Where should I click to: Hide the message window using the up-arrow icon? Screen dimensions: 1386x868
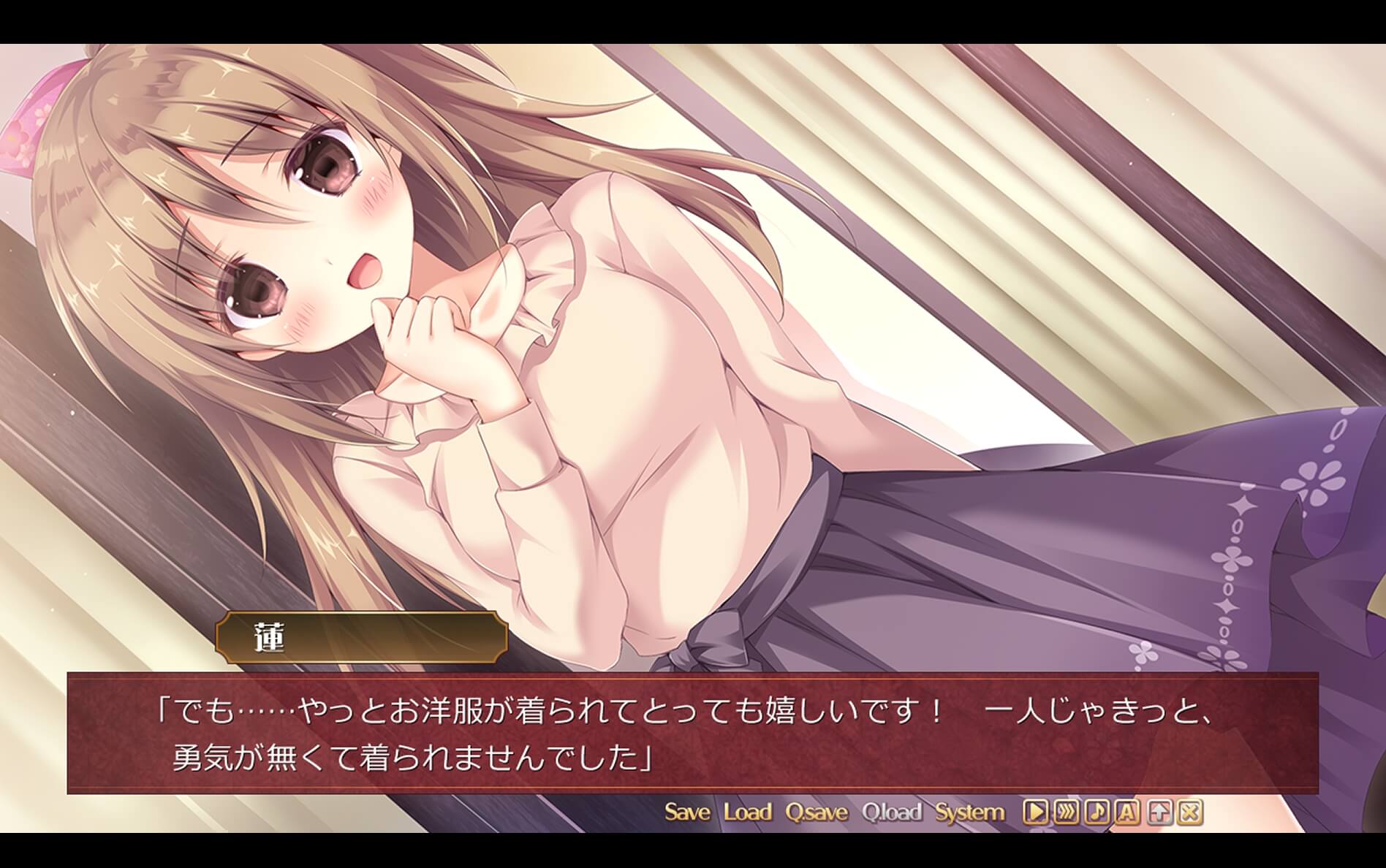pyautogui.click(x=1159, y=811)
